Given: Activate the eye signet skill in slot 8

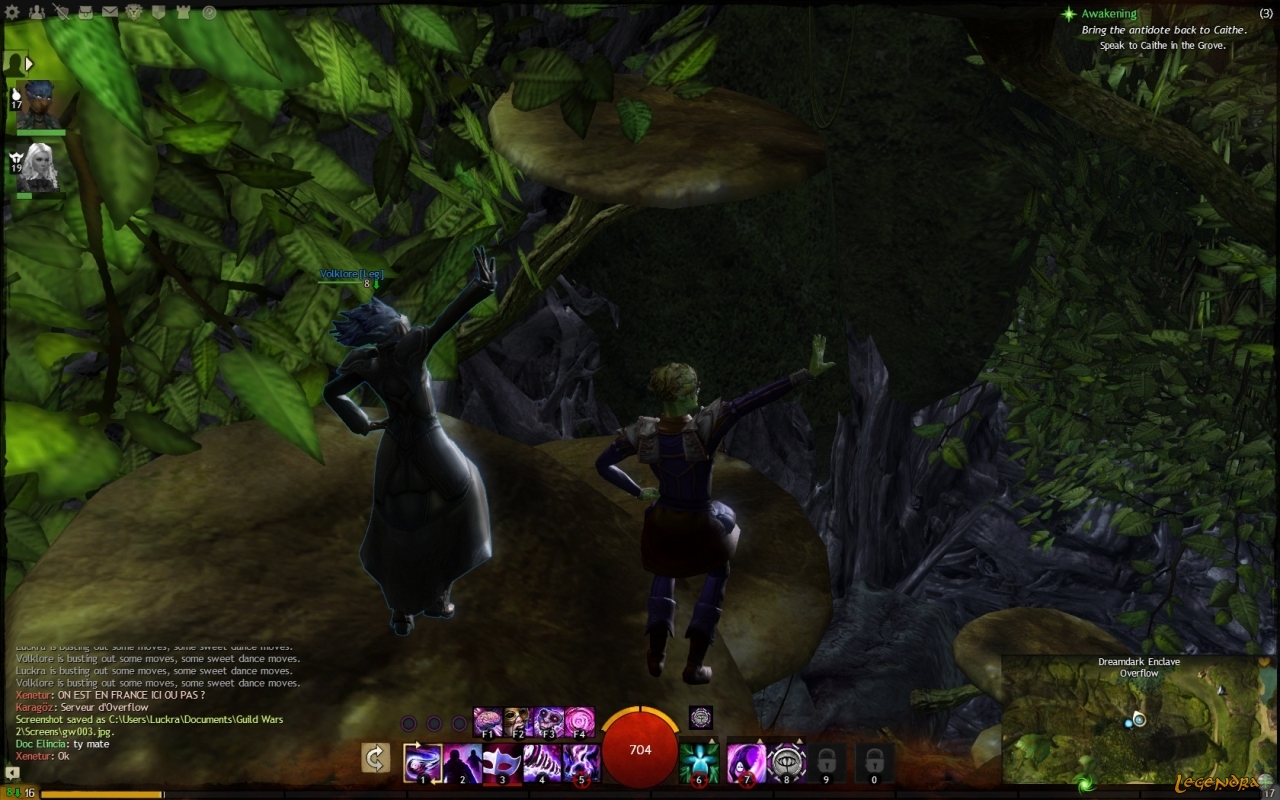Looking at the screenshot, I should point(787,763).
